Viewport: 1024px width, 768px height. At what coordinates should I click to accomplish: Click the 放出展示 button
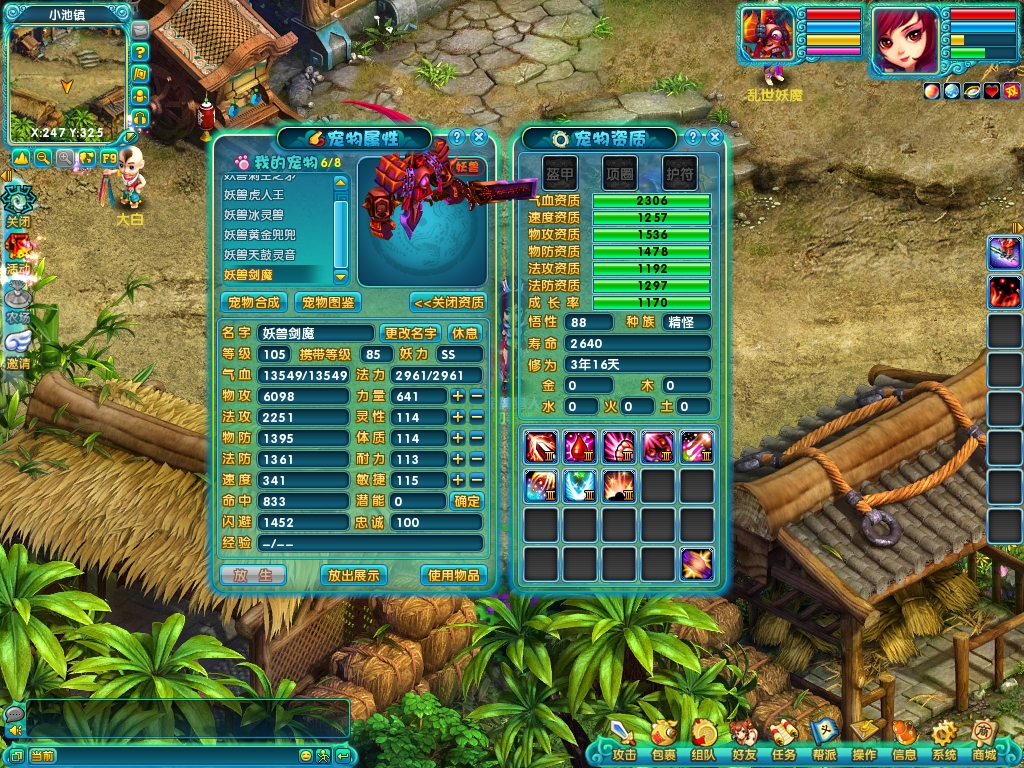coord(353,575)
